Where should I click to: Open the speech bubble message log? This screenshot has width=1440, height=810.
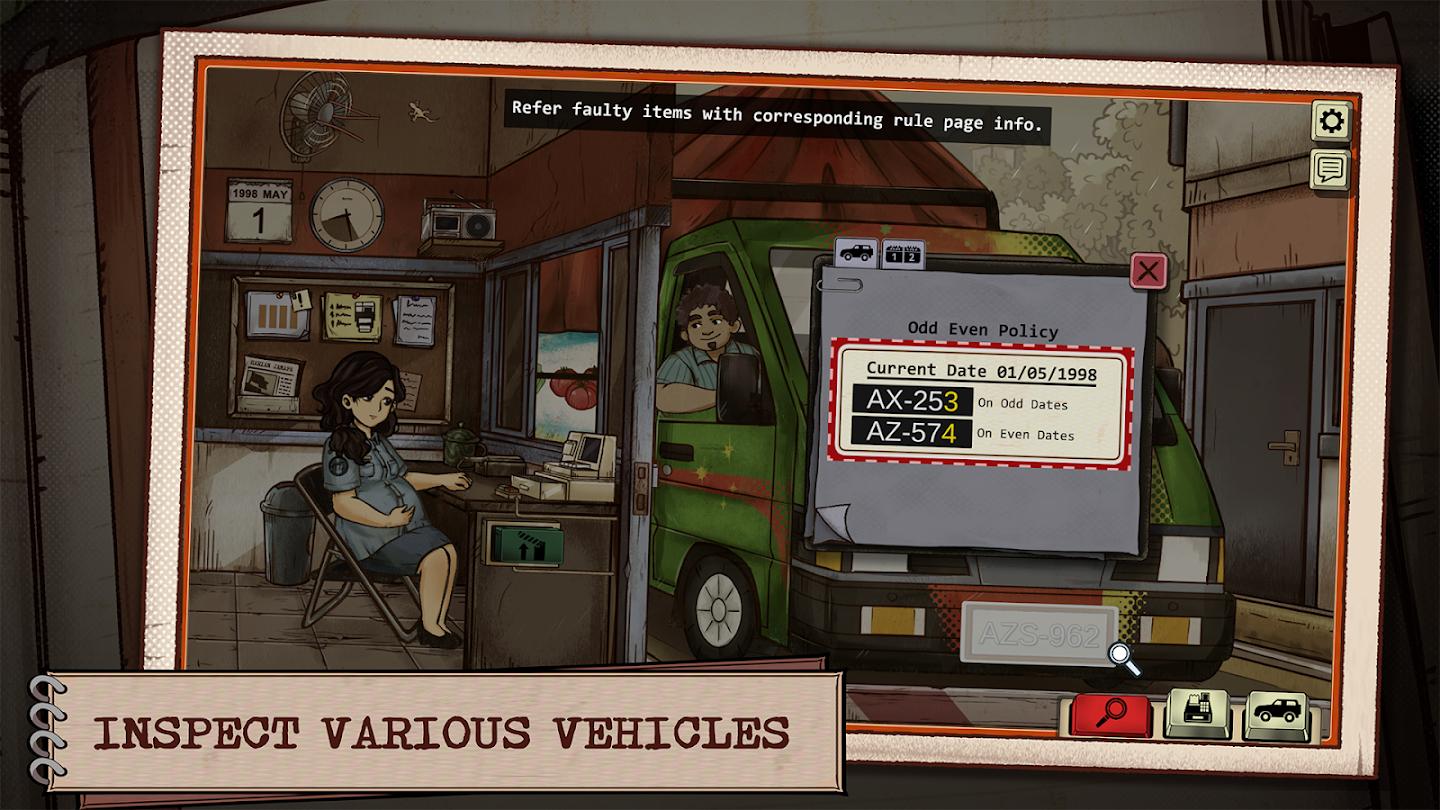click(x=1330, y=169)
